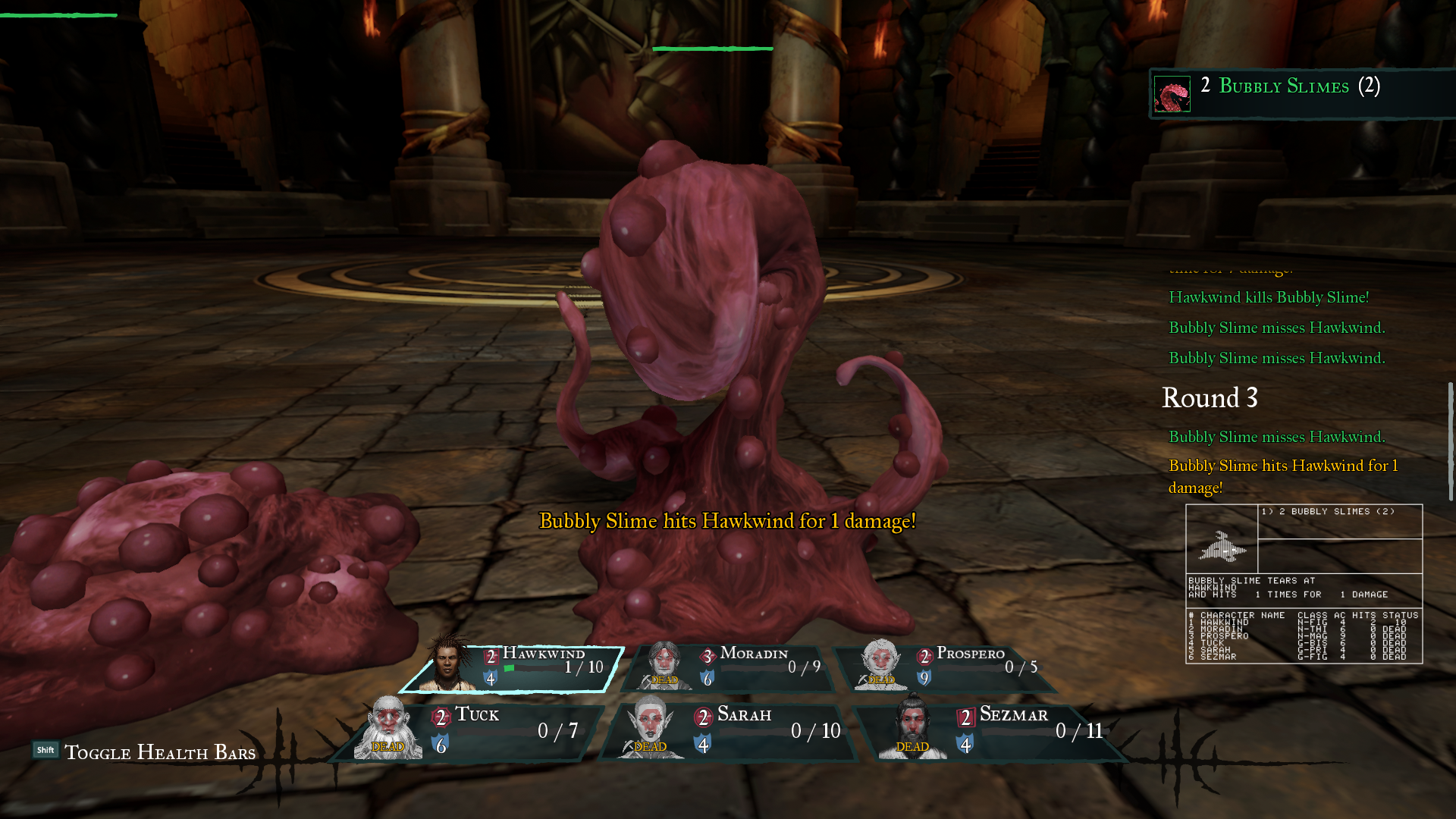This screenshot has height=819, width=1456.
Task: Click Hawkwind's blue AC shield icon
Action: pyautogui.click(x=490, y=677)
